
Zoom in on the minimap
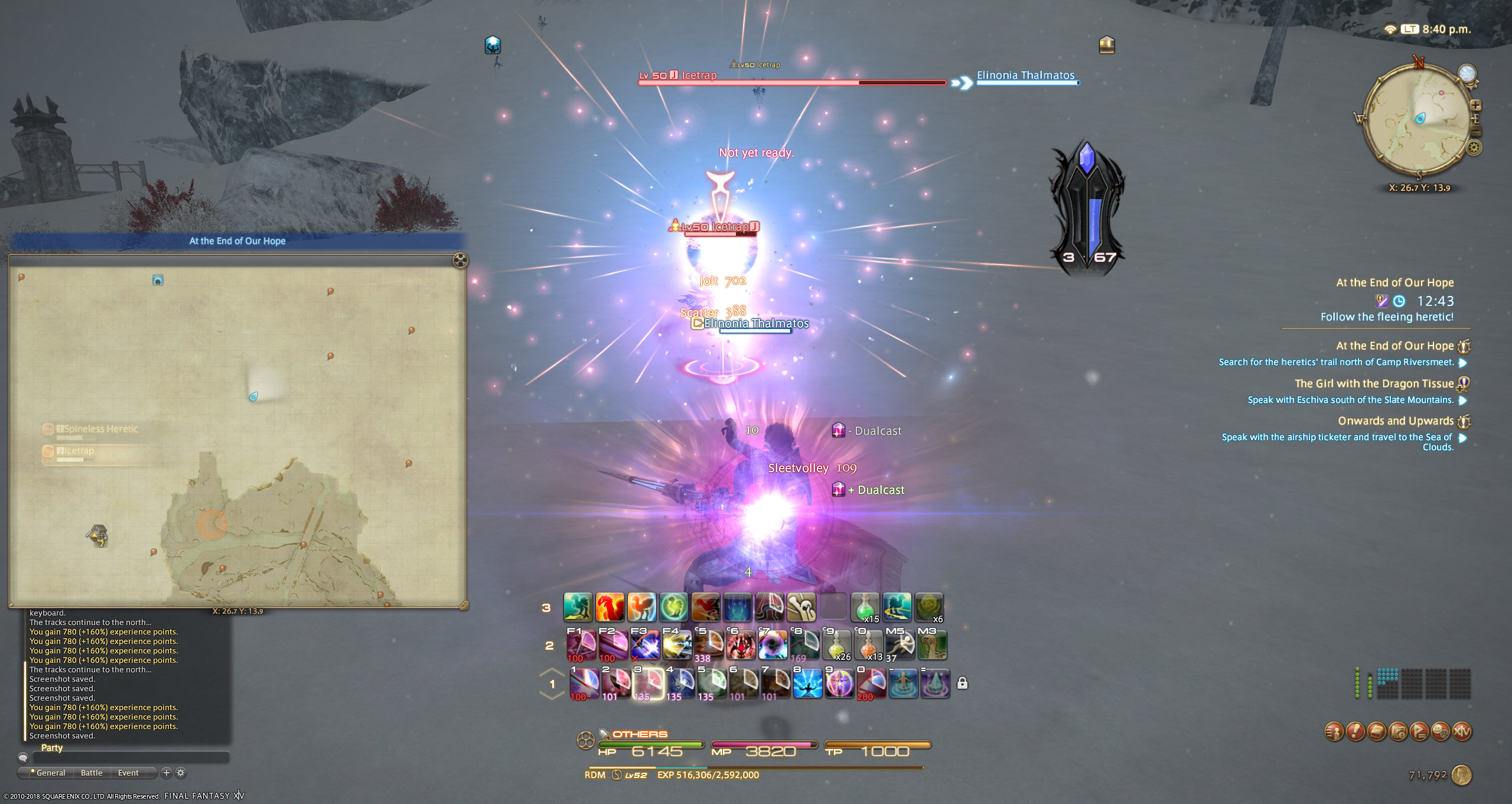(1475, 106)
